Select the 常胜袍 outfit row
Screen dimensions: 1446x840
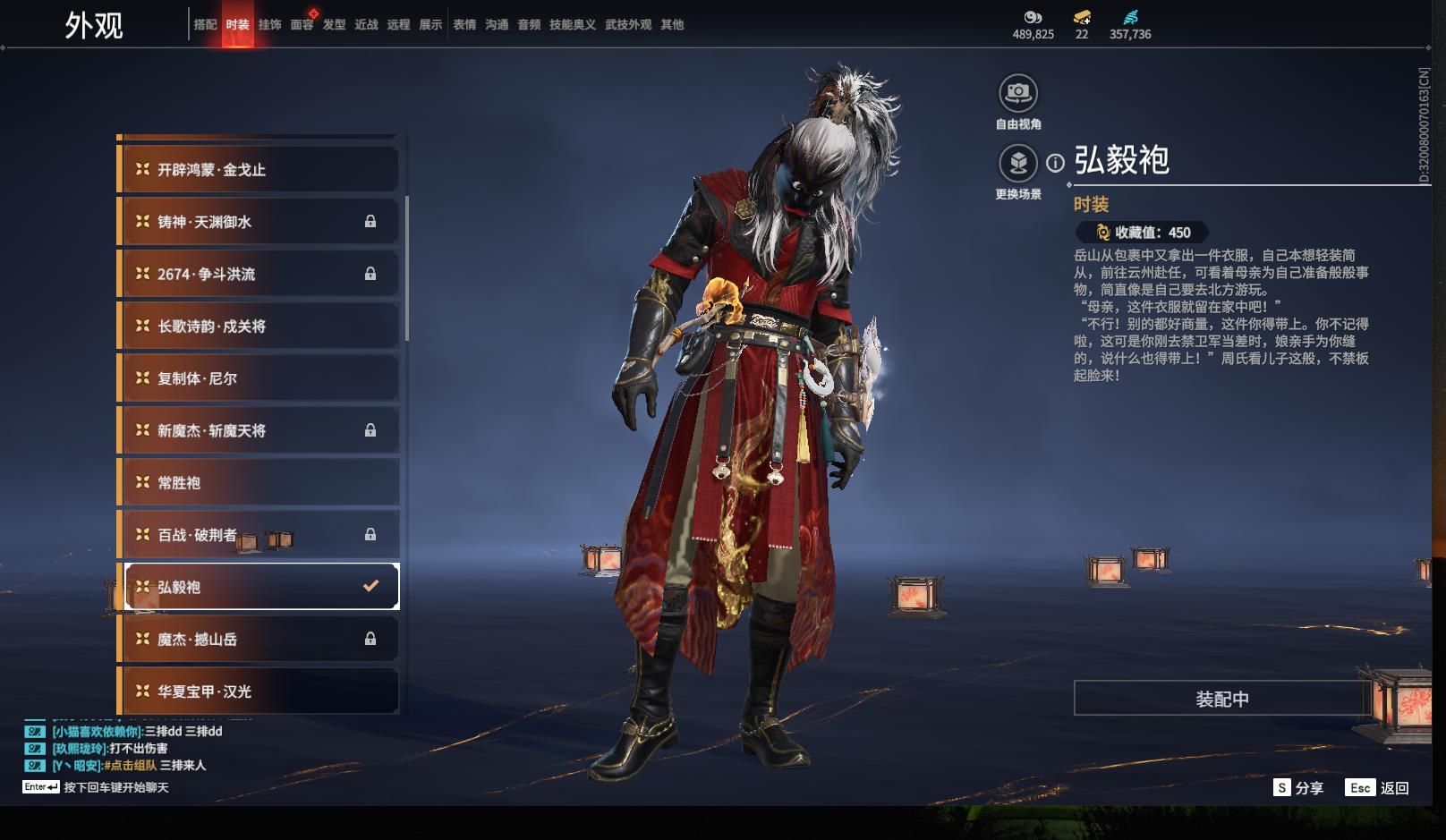click(x=259, y=483)
